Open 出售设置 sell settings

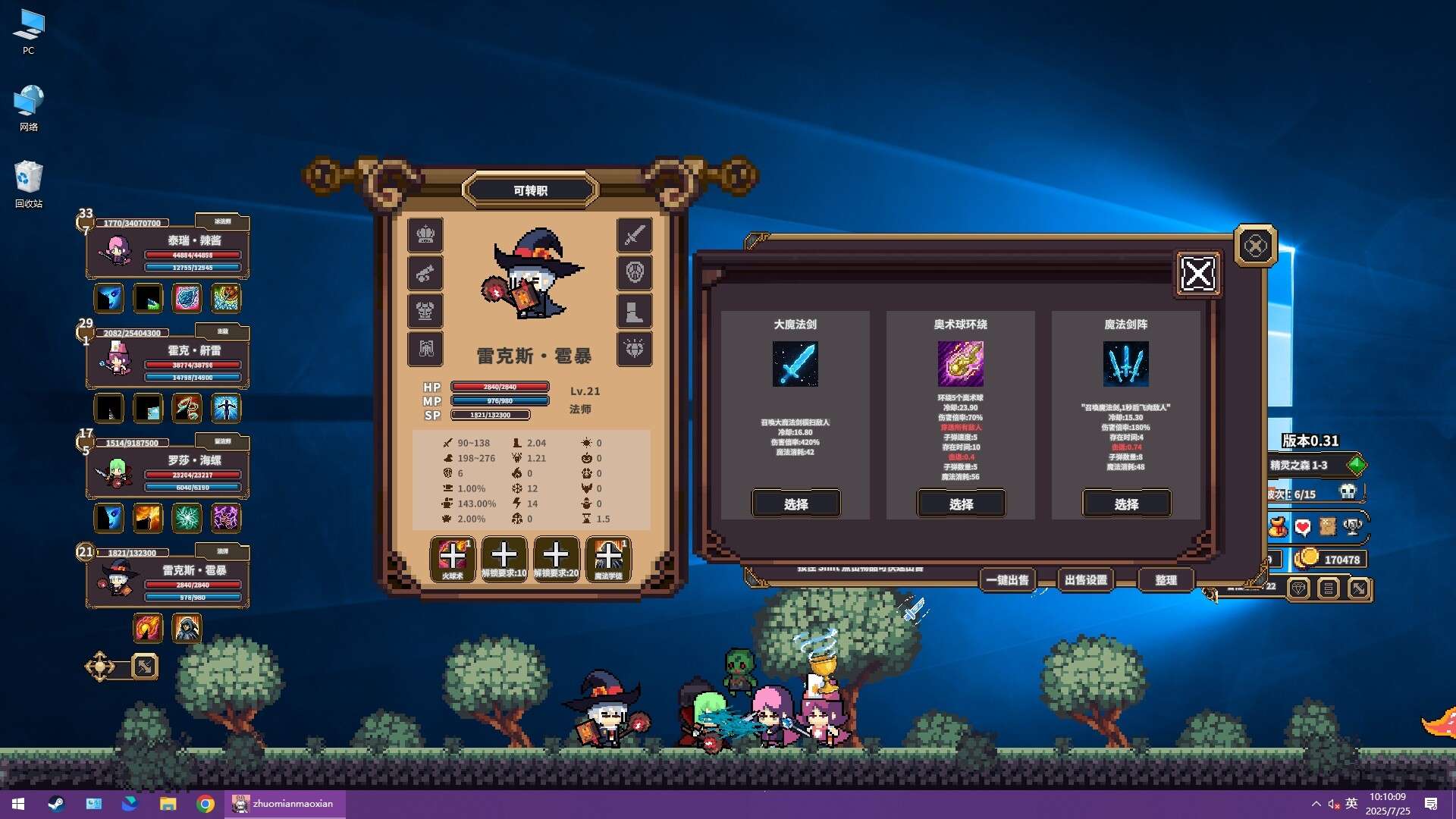tap(1085, 580)
